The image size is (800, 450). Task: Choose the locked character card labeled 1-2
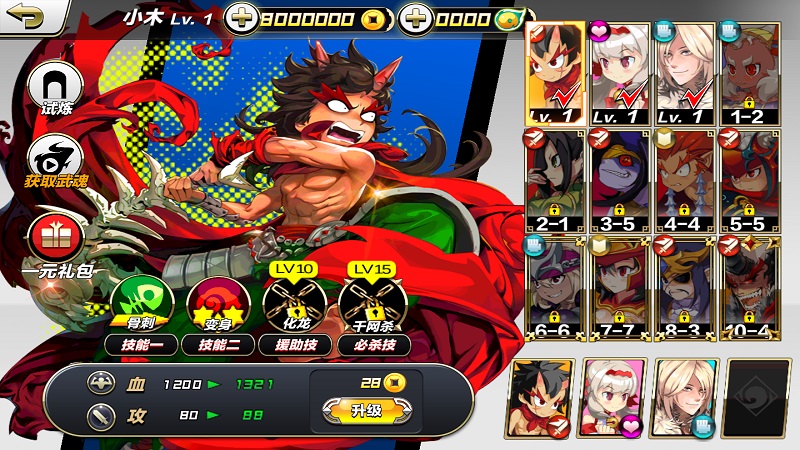click(749, 72)
